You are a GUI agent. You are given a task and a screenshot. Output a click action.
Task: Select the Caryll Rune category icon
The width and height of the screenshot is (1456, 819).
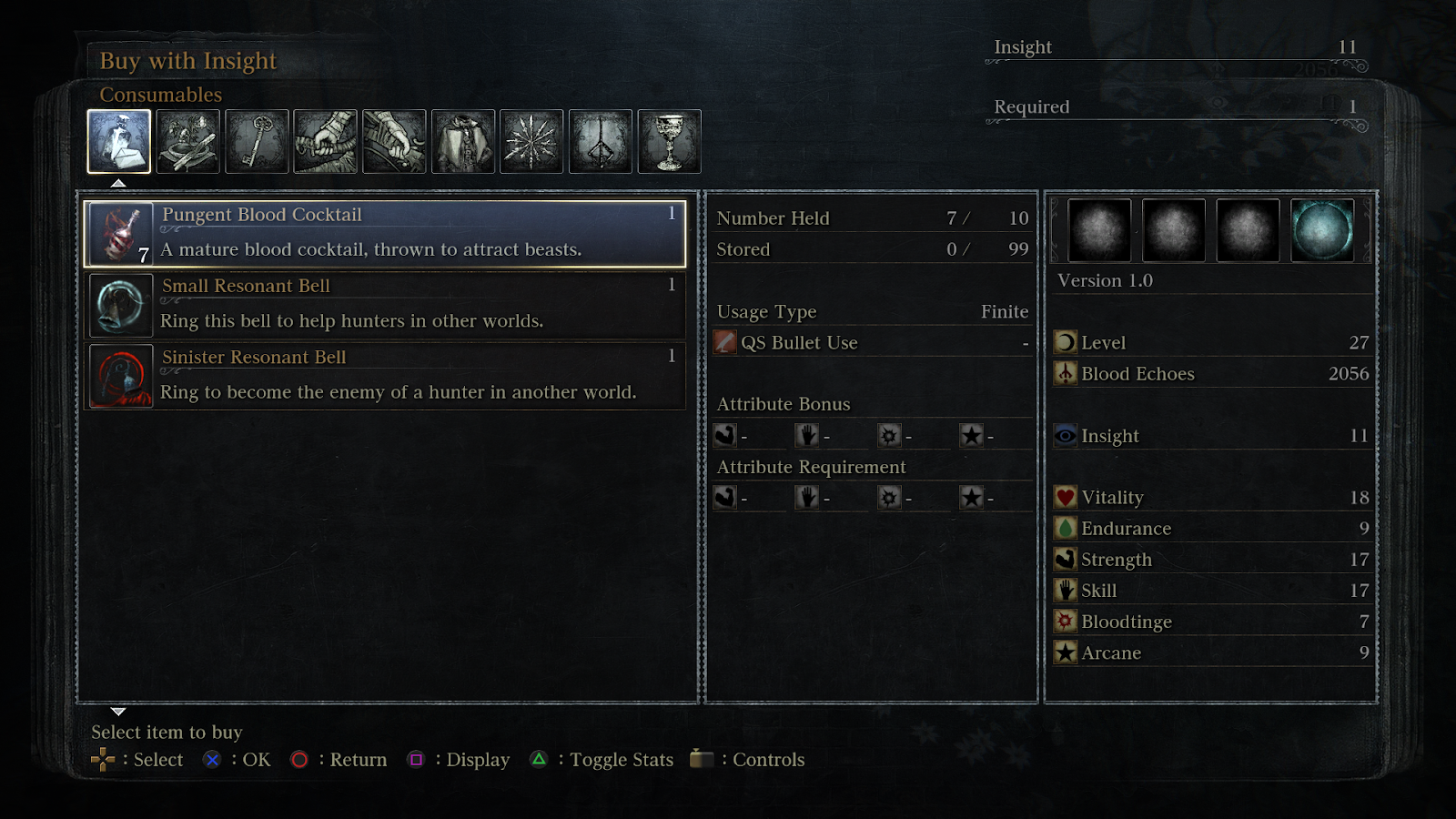pos(601,141)
